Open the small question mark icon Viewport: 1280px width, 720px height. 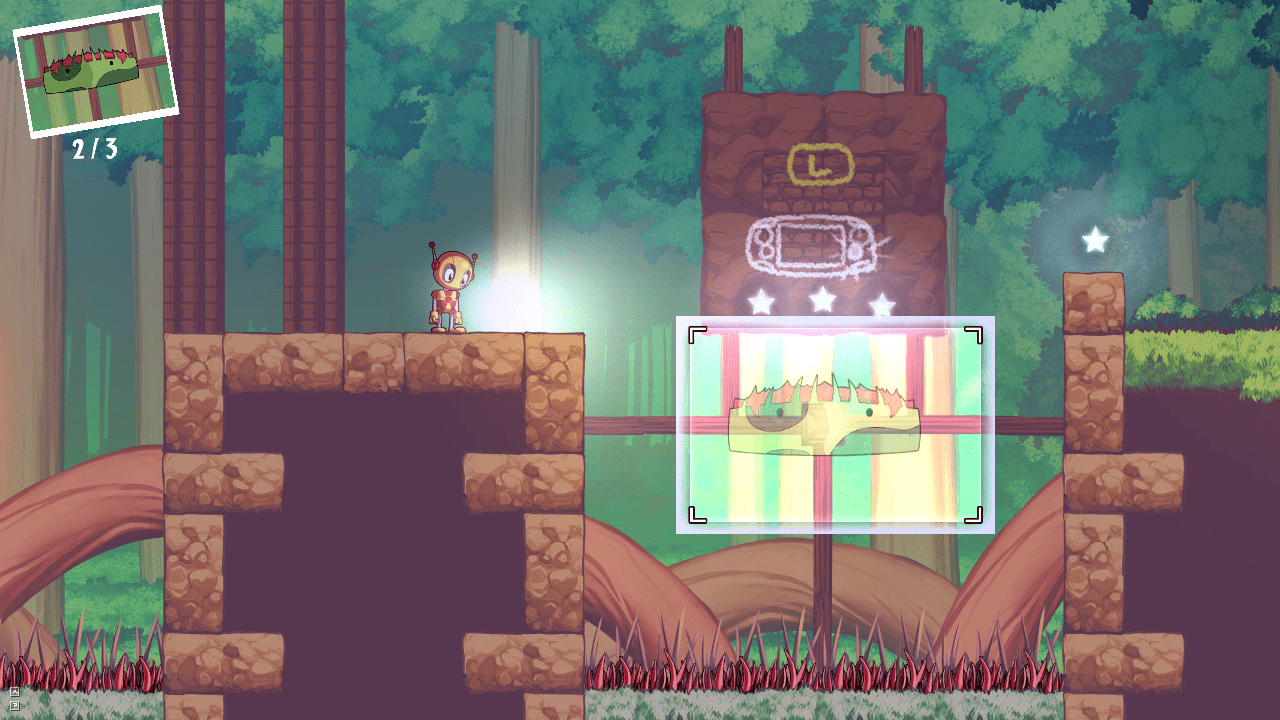coord(14,706)
